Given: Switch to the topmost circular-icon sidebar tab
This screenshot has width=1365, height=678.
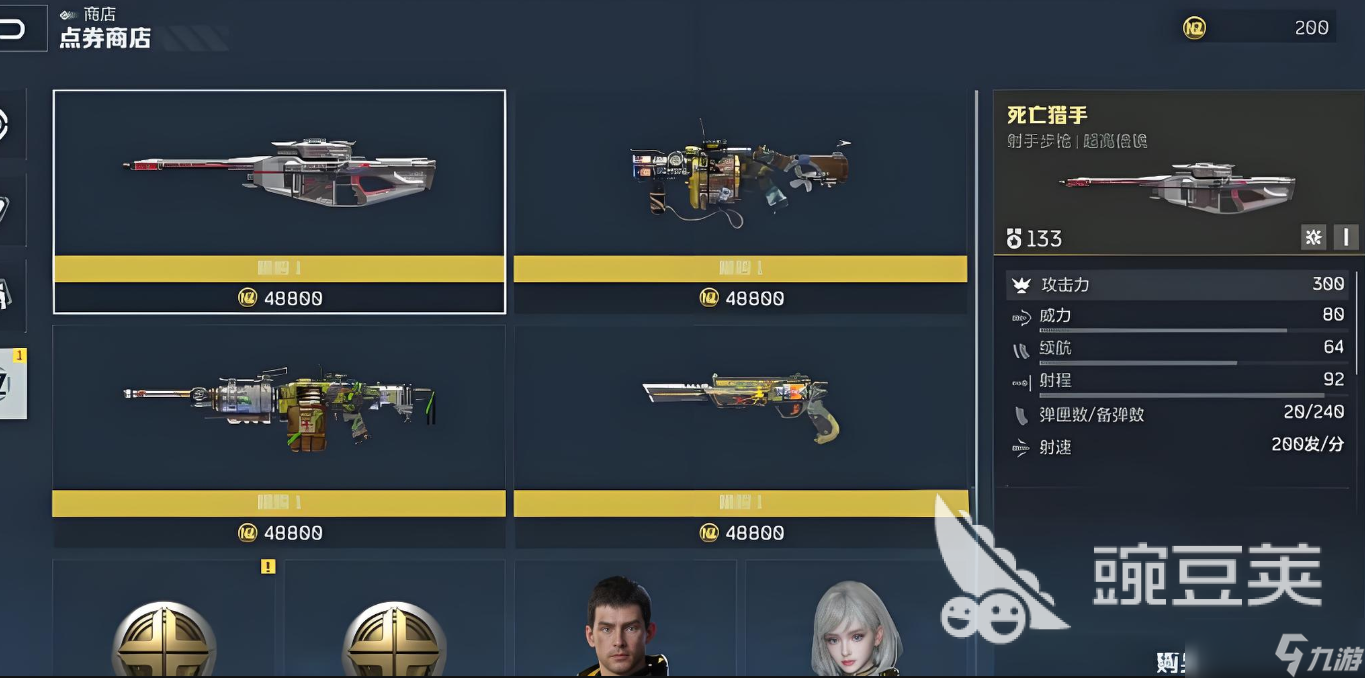Looking at the screenshot, I should pos(10,124).
